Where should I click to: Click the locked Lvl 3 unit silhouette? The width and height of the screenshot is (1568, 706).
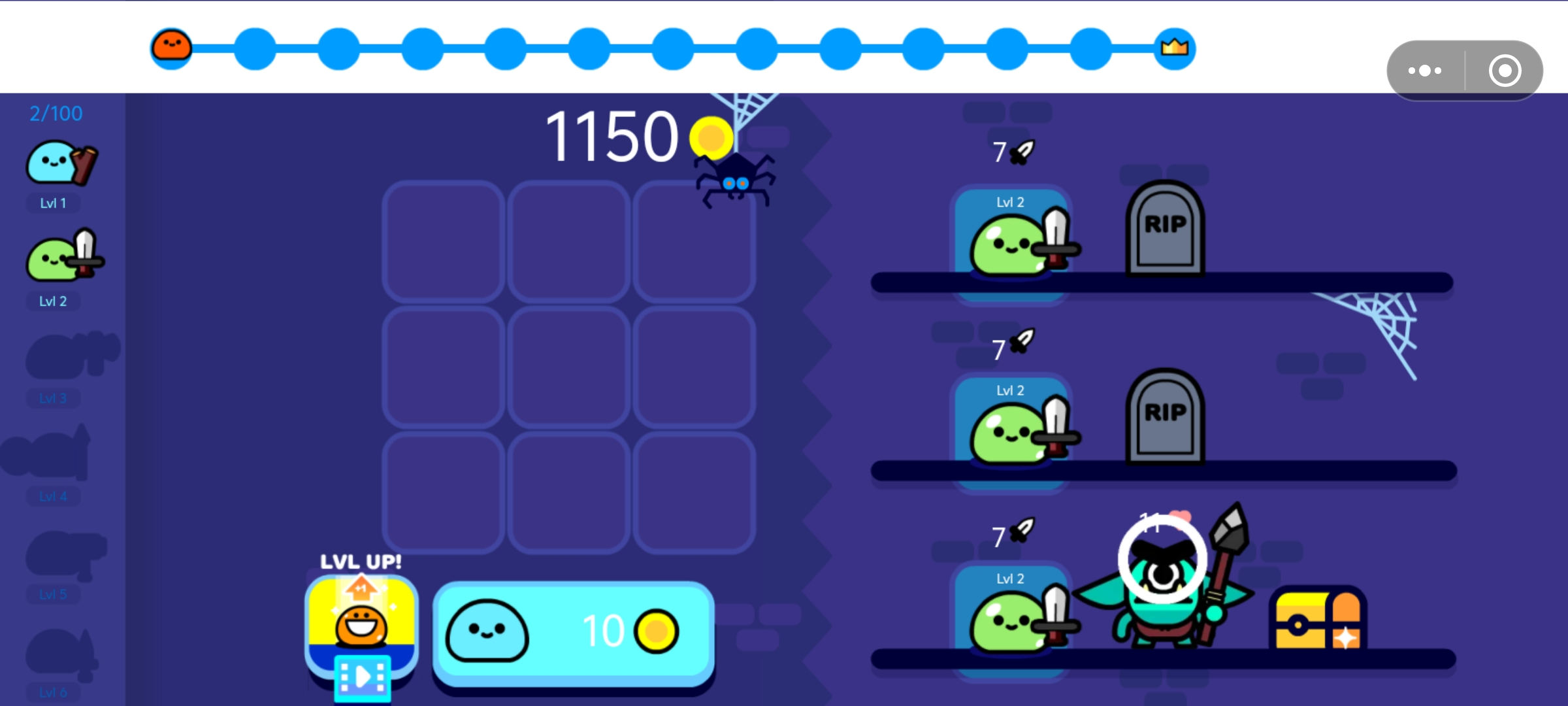[x=65, y=356]
